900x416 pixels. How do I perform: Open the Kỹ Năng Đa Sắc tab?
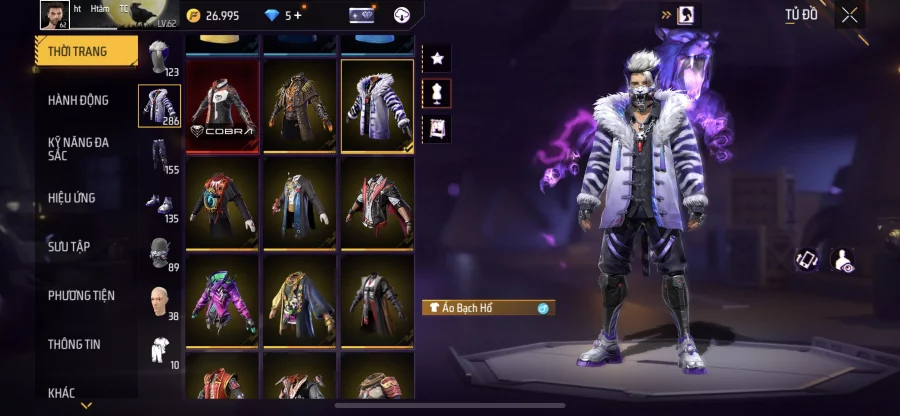tap(79, 149)
